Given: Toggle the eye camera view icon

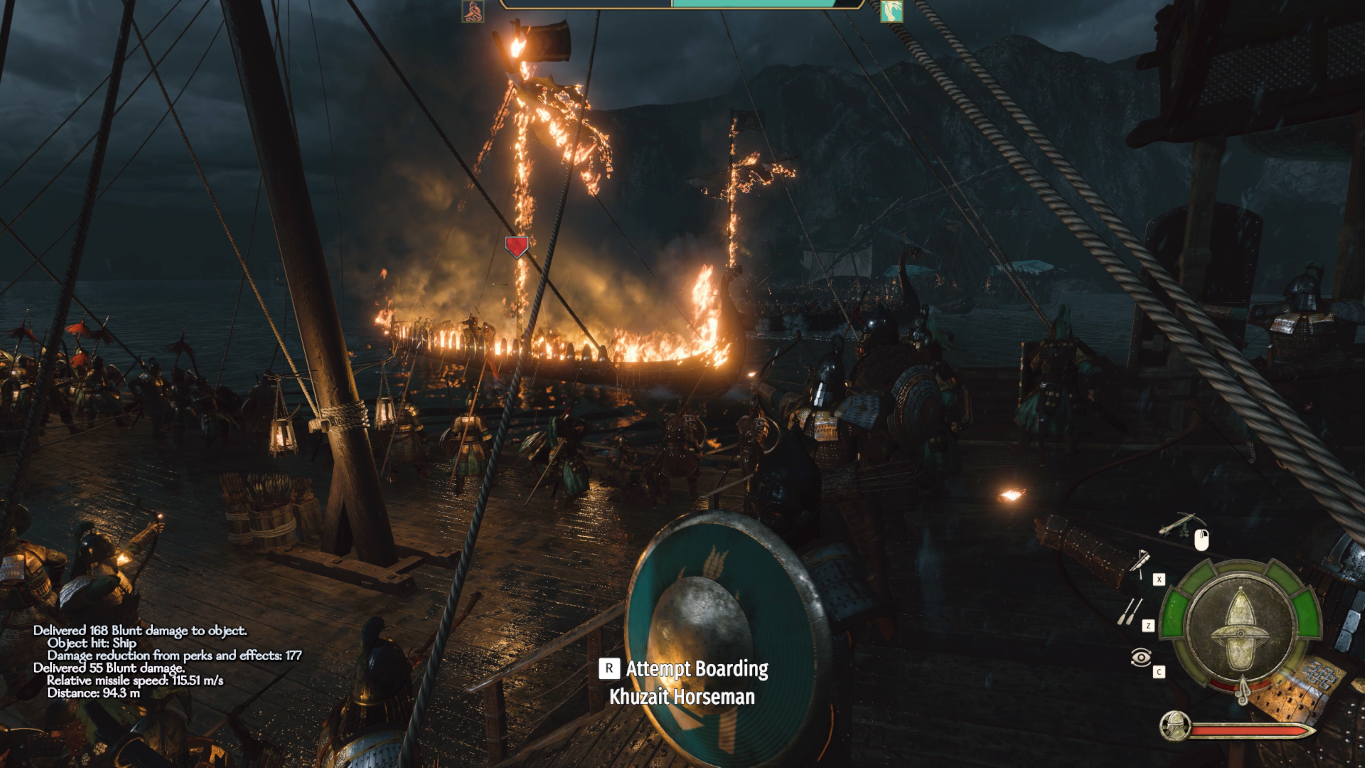Looking at the screenshot, I should pos(1140,657).
